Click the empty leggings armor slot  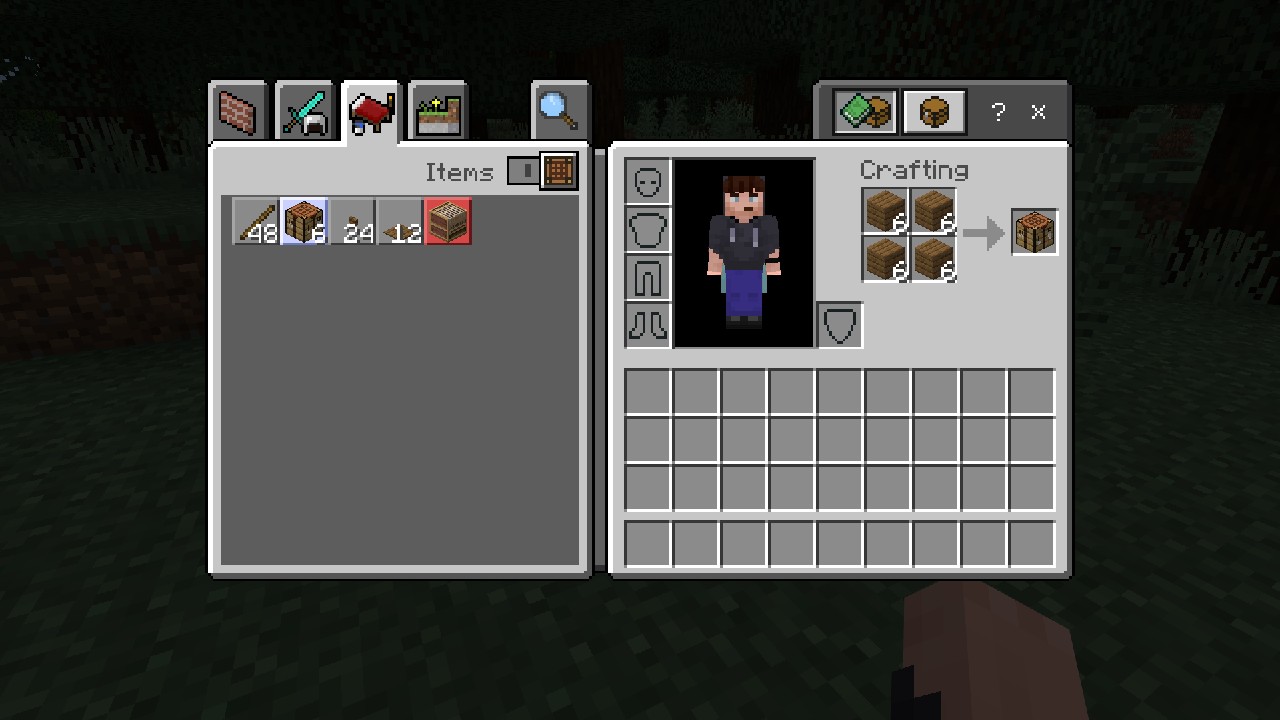(x=647, y=277)
